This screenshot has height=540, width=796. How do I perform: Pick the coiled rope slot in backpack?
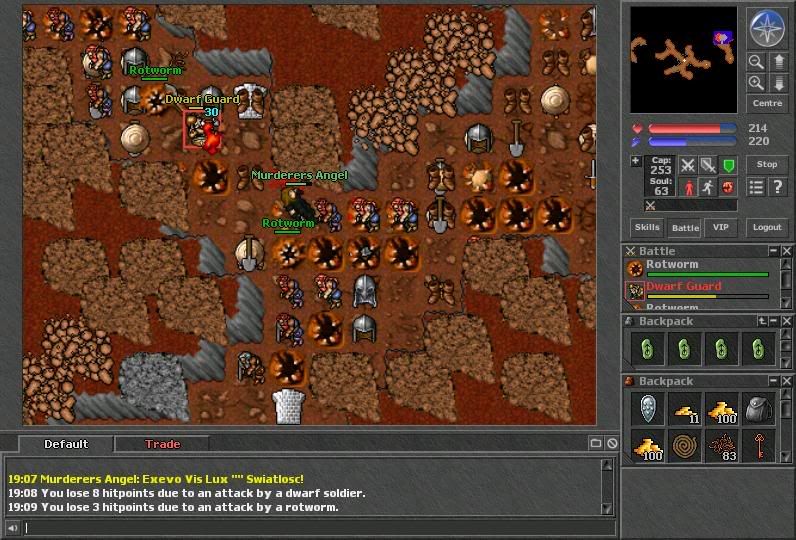[x=683, y=445]
